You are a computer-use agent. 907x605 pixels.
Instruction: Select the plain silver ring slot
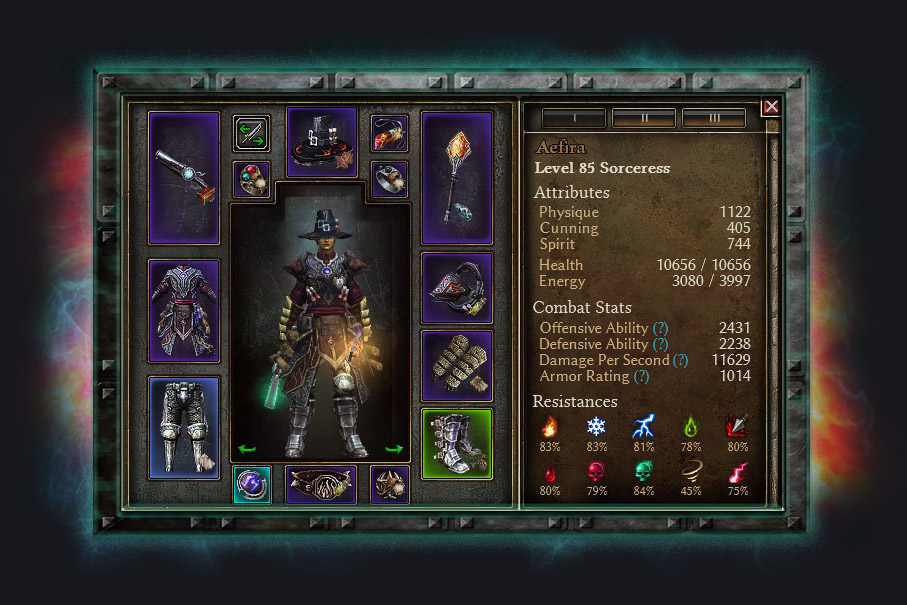[389, 179]
